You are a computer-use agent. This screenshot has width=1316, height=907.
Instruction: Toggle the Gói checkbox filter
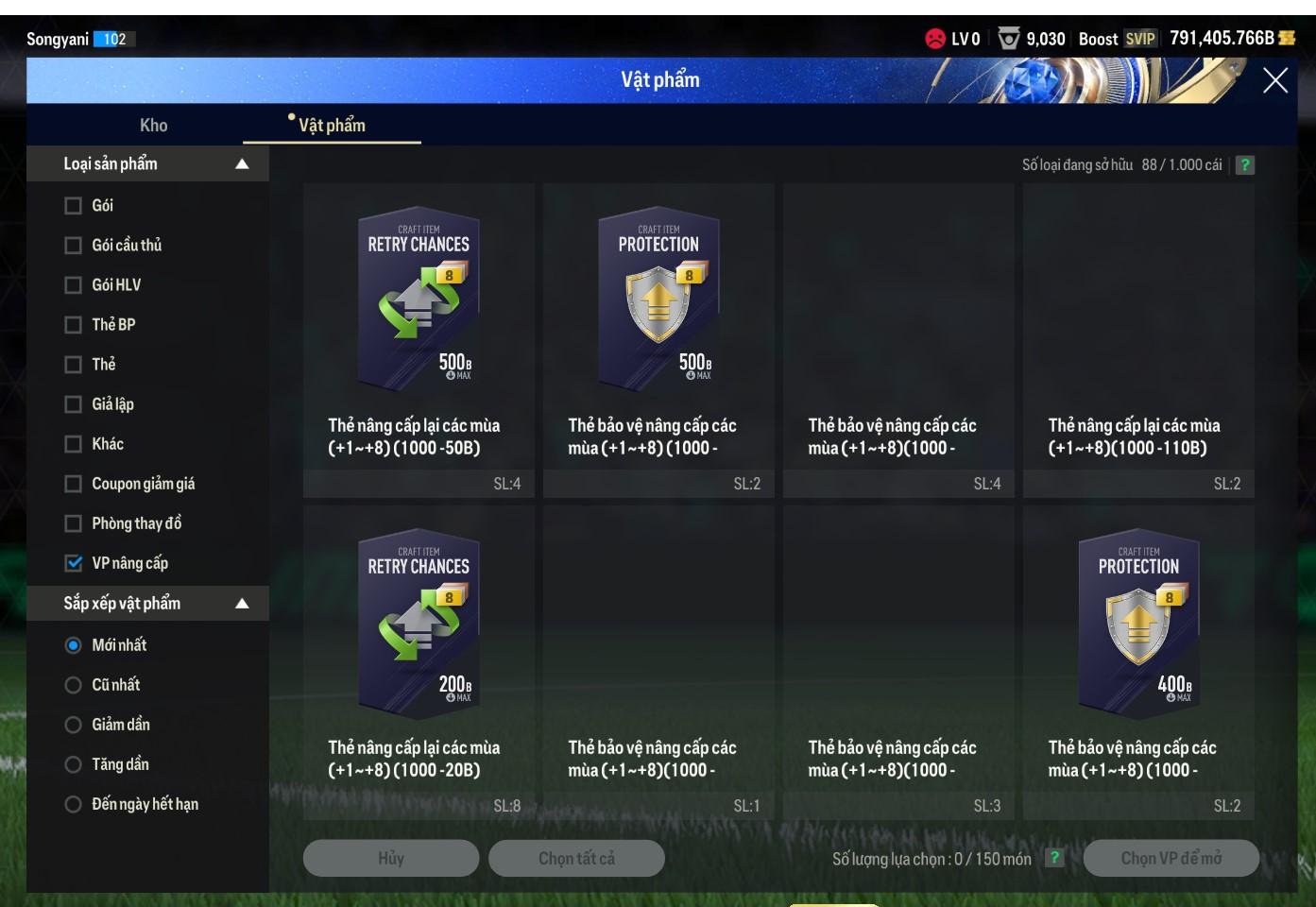click(73, 206)
